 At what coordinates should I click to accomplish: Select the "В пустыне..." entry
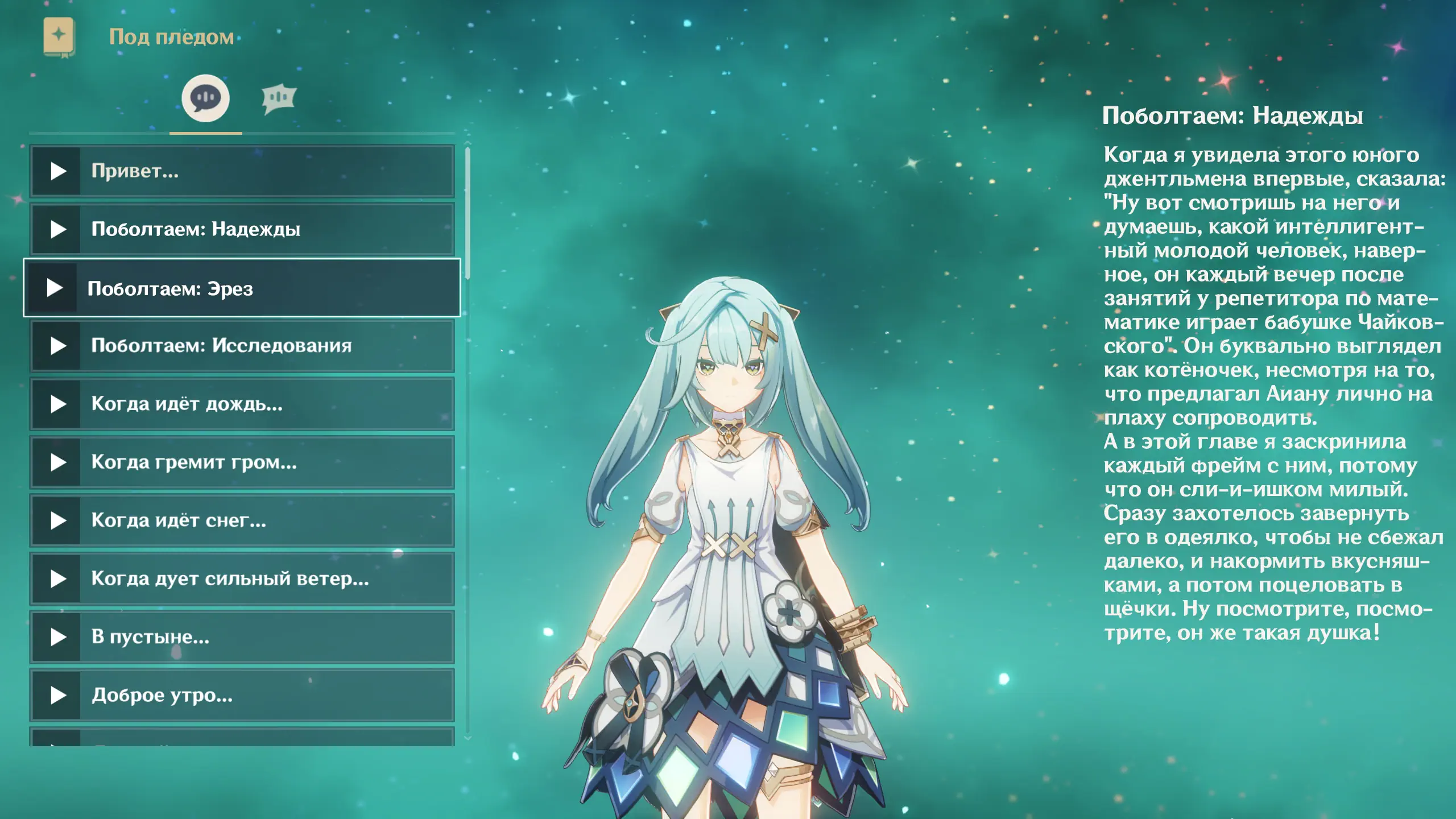point(242,637)
